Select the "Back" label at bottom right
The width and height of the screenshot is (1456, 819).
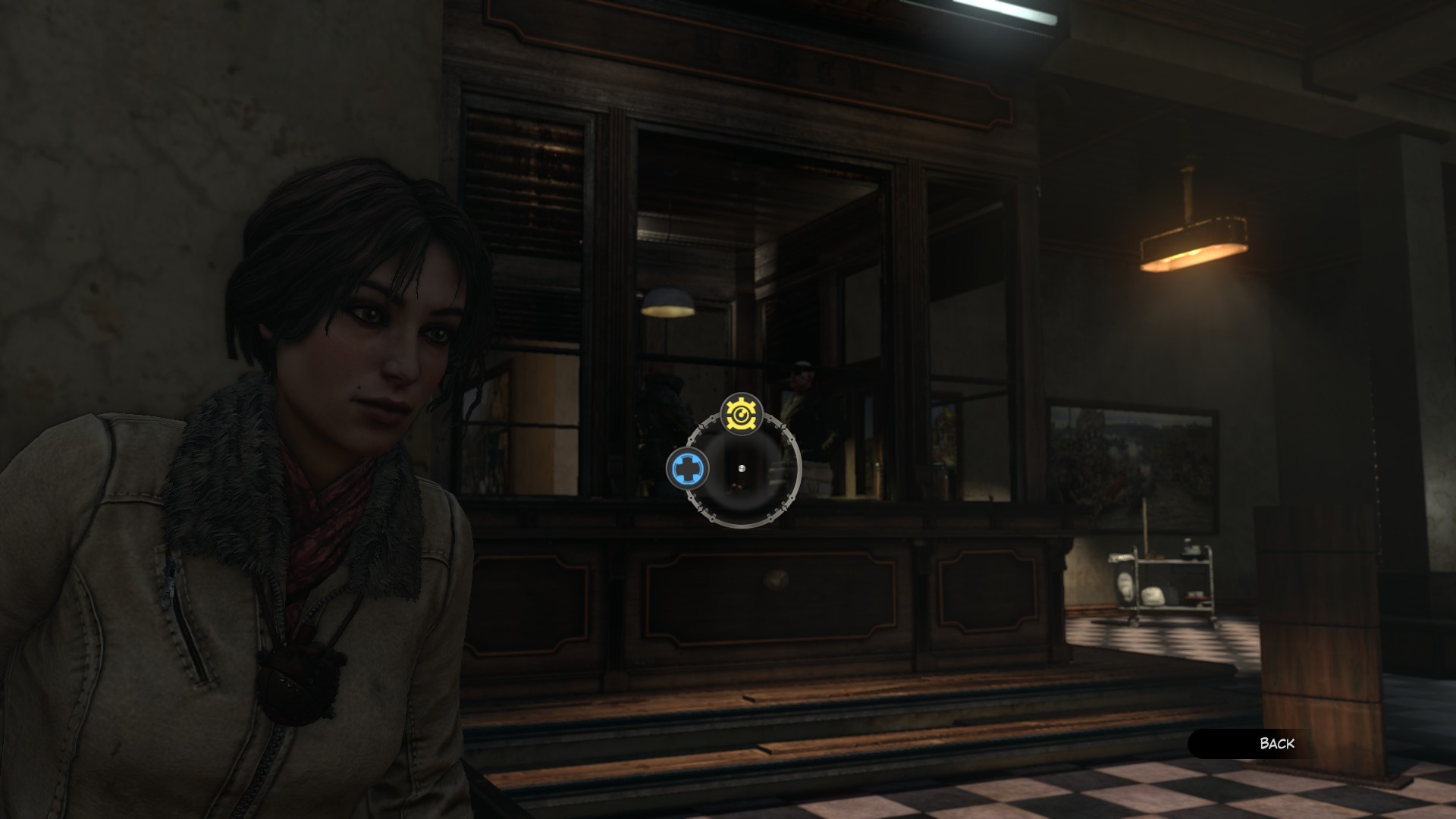coord(1279,745)
